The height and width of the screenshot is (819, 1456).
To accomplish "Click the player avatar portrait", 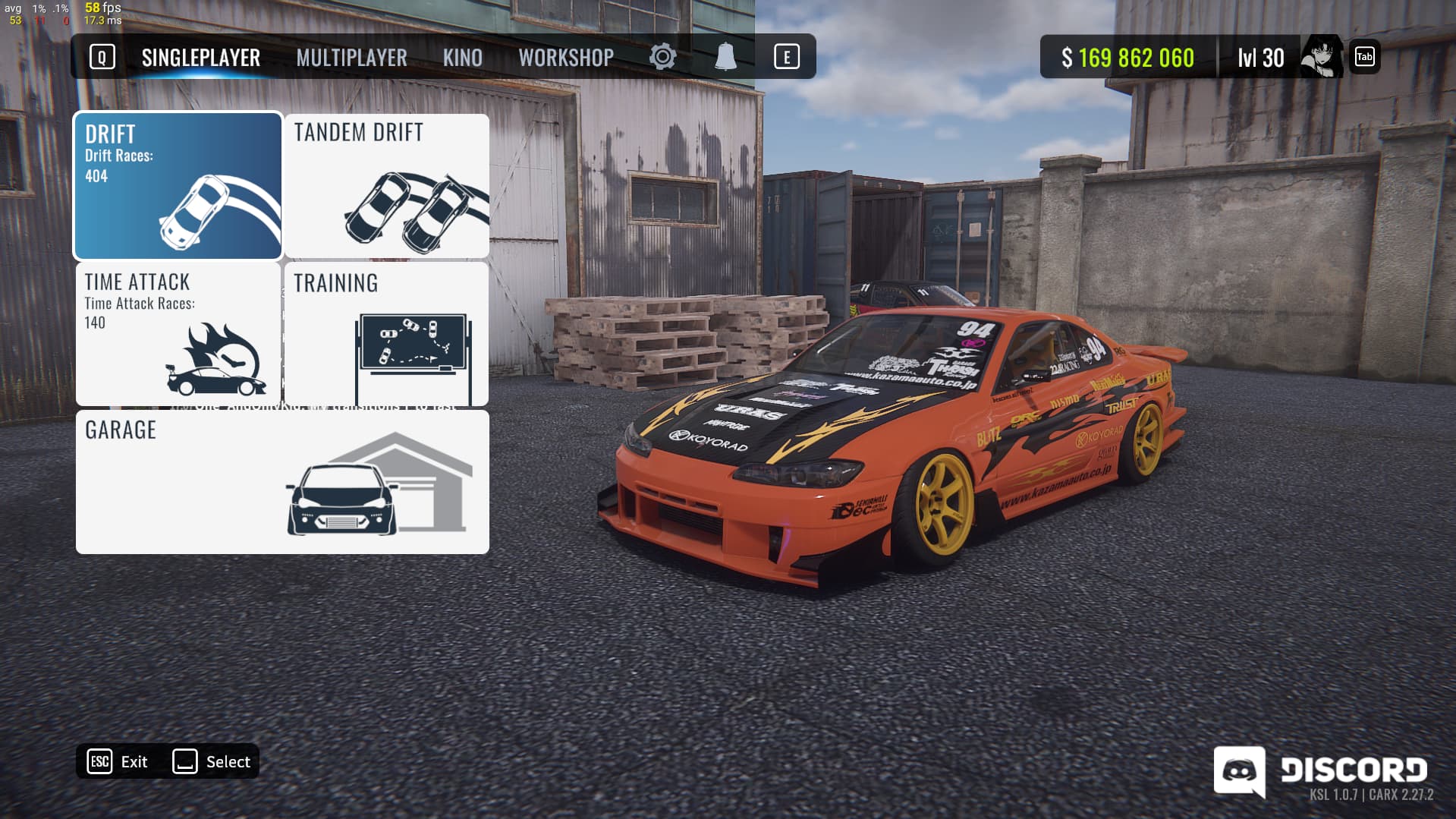I will coord(1321,57).
